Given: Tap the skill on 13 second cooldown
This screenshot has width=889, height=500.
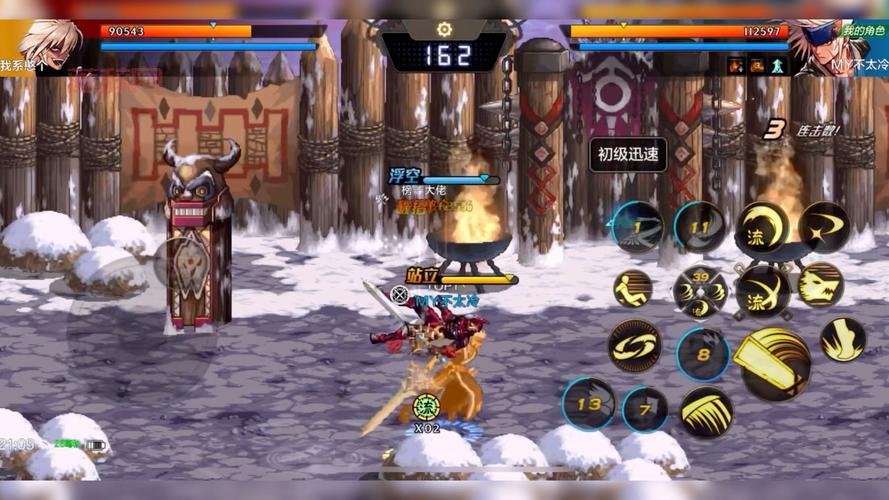Looking at the screenshot, I should 588,404.
